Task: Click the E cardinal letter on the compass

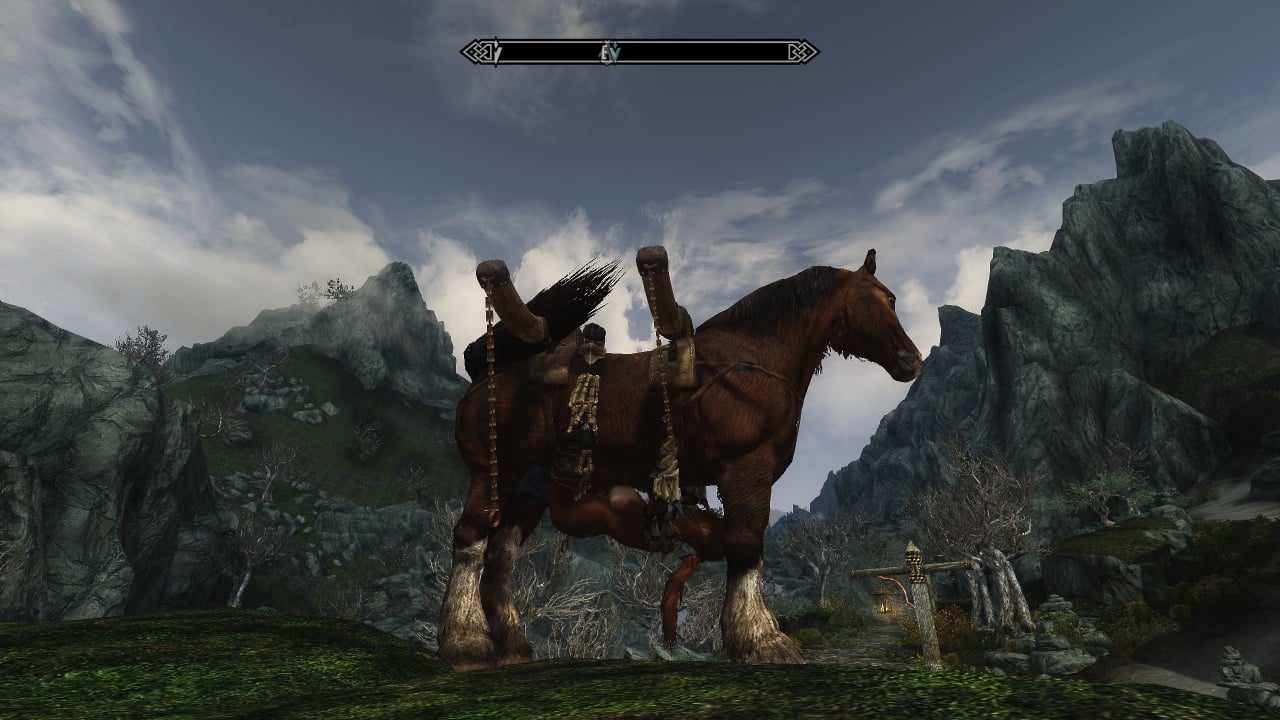Action: pos(606,51)
